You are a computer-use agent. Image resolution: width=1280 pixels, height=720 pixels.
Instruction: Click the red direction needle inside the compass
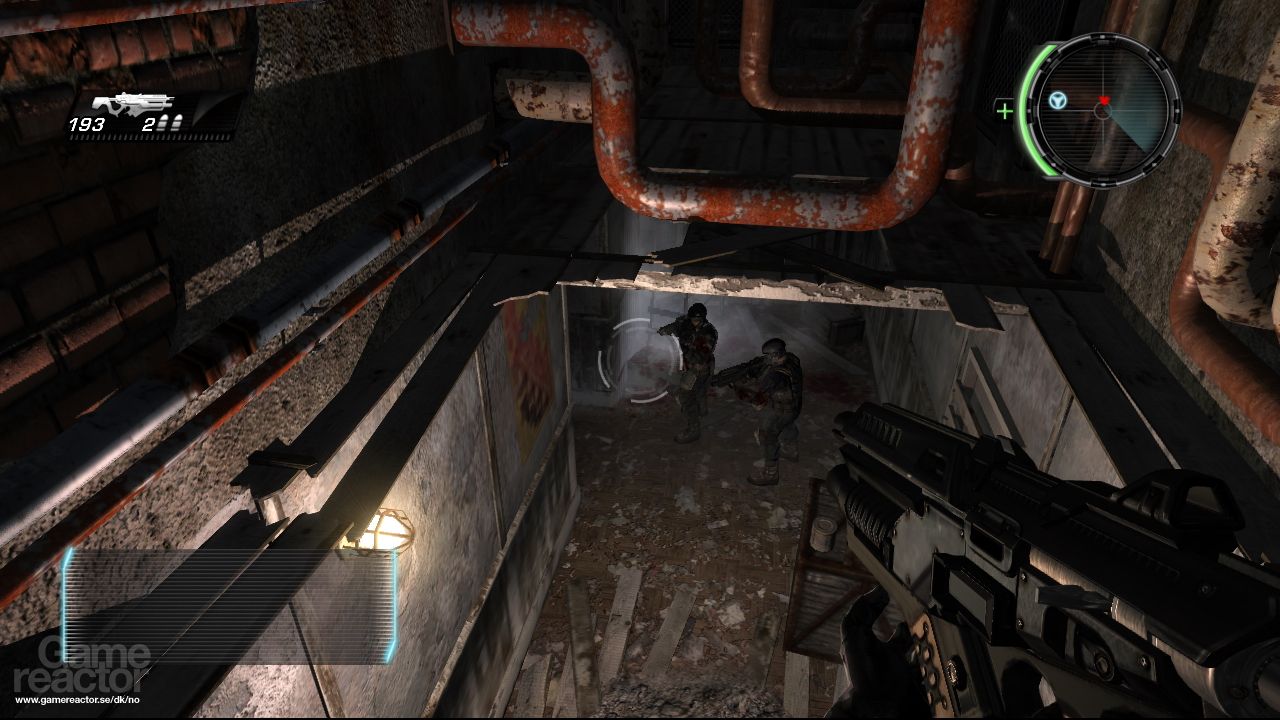1103,101
